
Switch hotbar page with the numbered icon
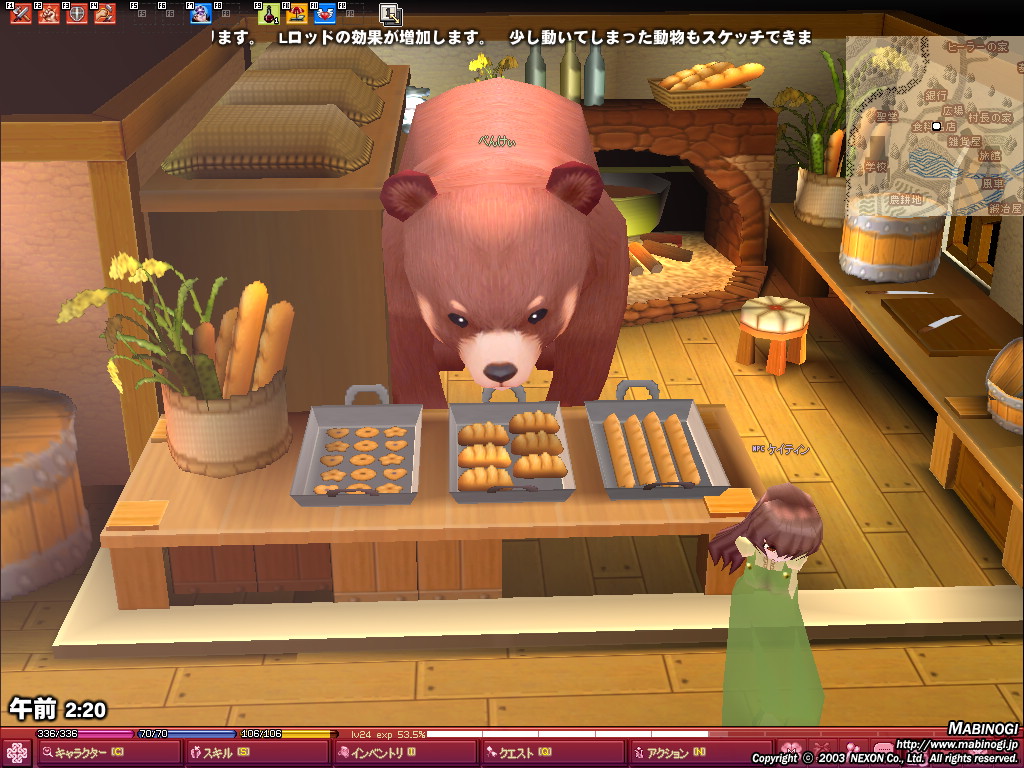coord(391,14)
